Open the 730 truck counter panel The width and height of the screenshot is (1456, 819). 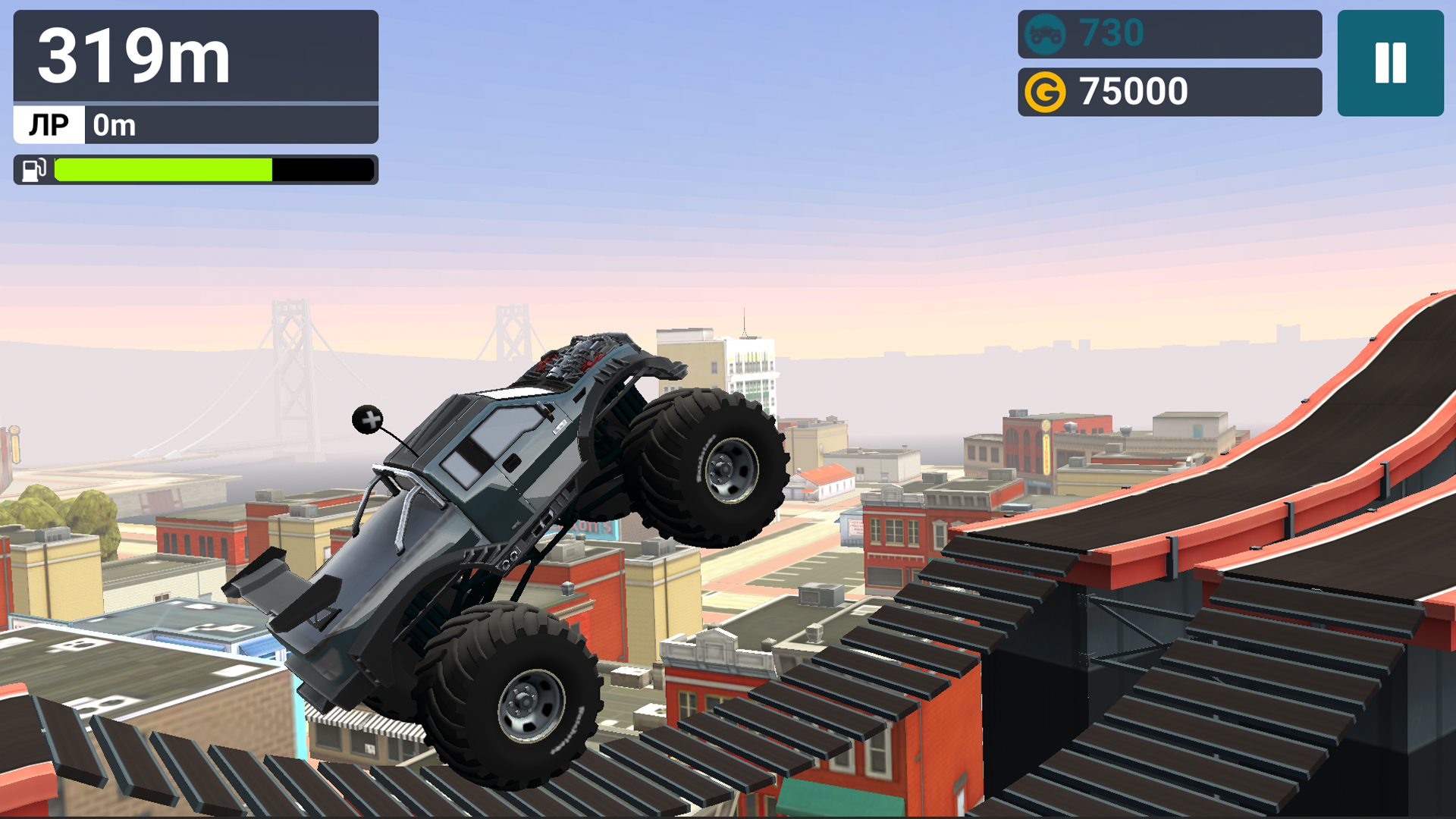(1172, 33)
